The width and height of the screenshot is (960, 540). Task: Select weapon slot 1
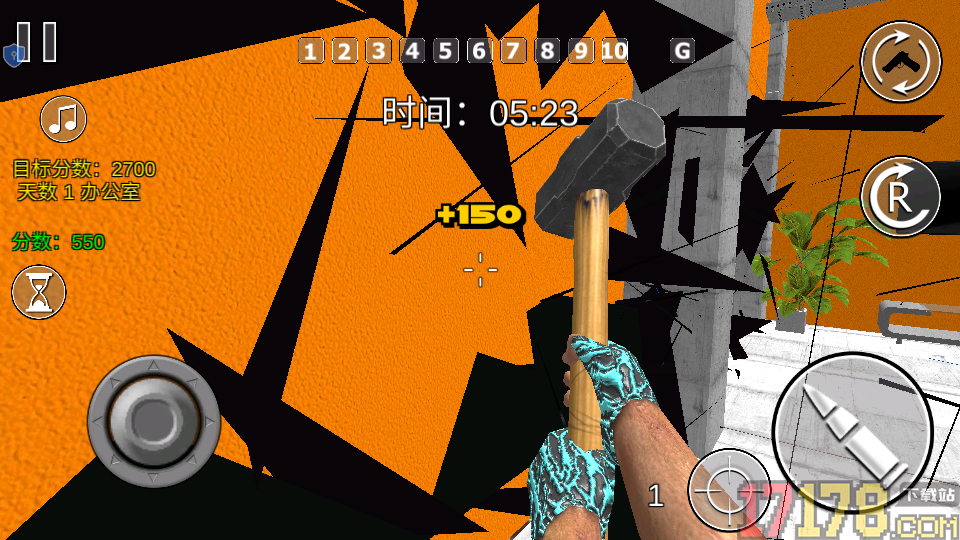coord(311,51)
